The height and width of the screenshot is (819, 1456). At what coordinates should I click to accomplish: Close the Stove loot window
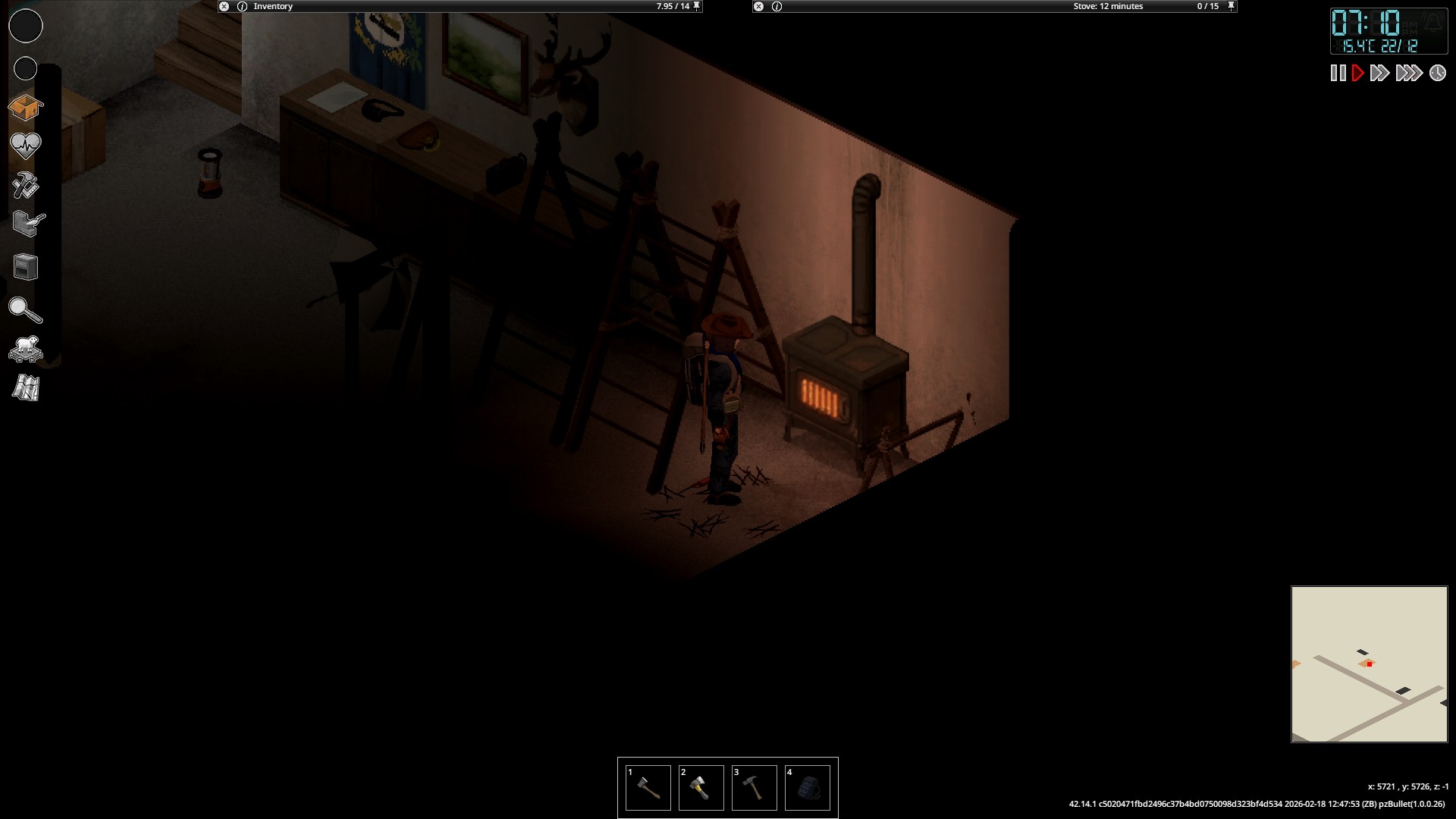point(758,6)
